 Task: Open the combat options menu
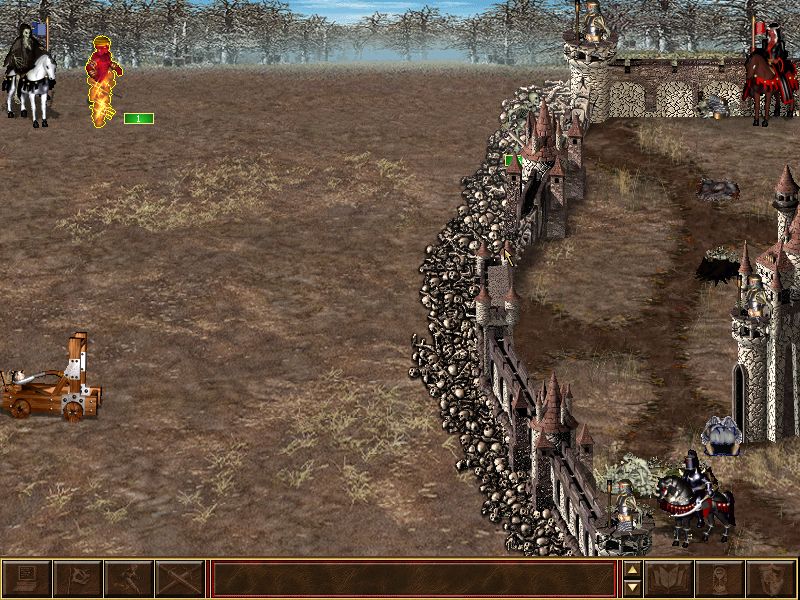coord(27,579)
